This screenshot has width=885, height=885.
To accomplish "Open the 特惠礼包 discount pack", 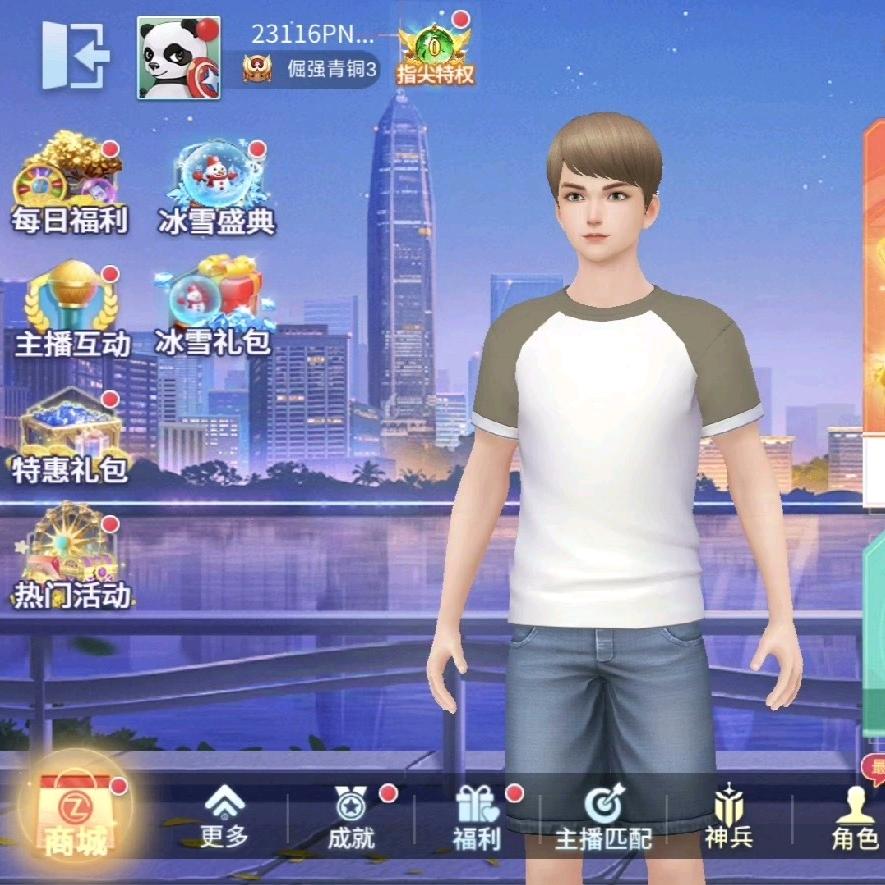I will 70,435.
